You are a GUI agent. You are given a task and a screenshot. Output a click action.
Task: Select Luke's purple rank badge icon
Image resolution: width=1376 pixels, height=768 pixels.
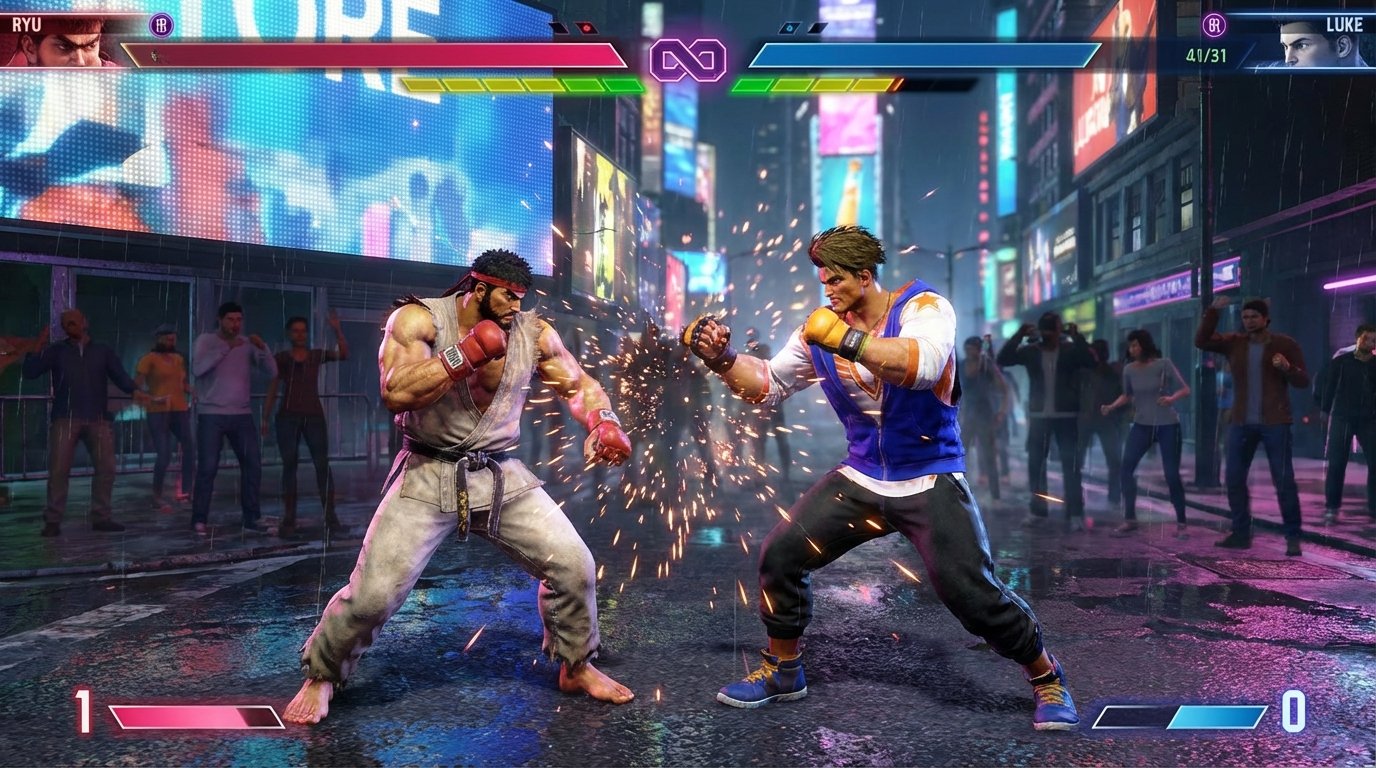[x=1214, y=25]
